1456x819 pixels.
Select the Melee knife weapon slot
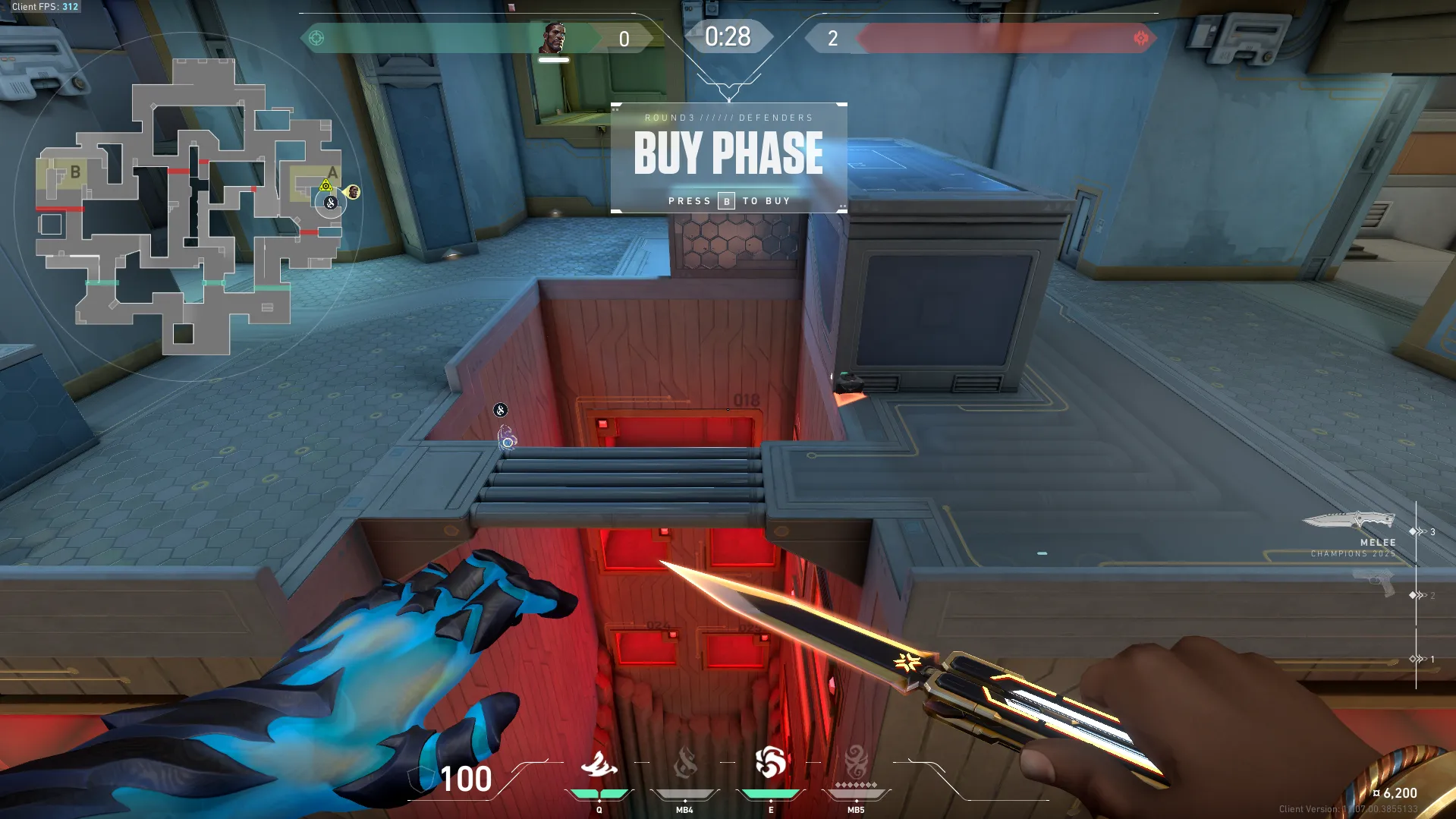click(x=1349, y=521)
